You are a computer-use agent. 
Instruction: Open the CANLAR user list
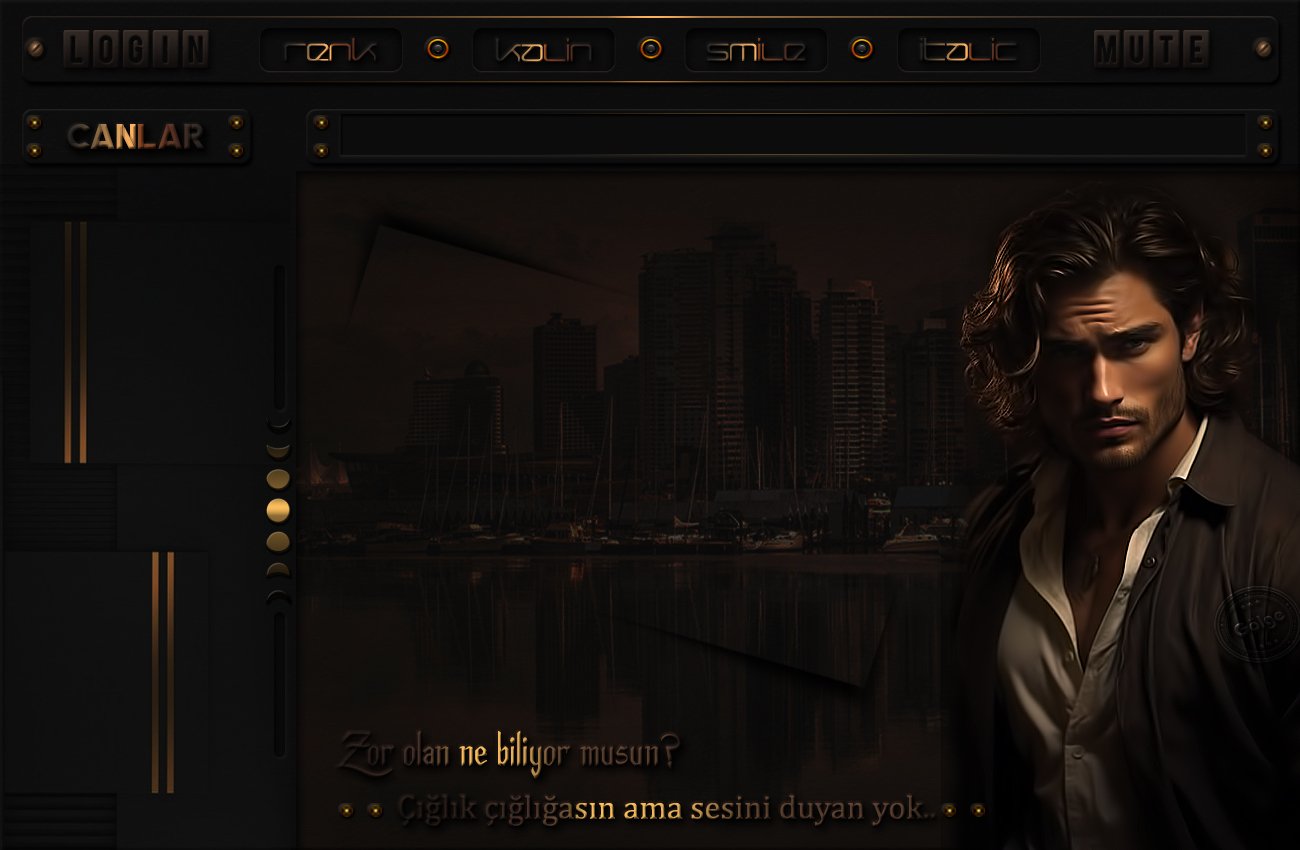click(x=136, y=136)
